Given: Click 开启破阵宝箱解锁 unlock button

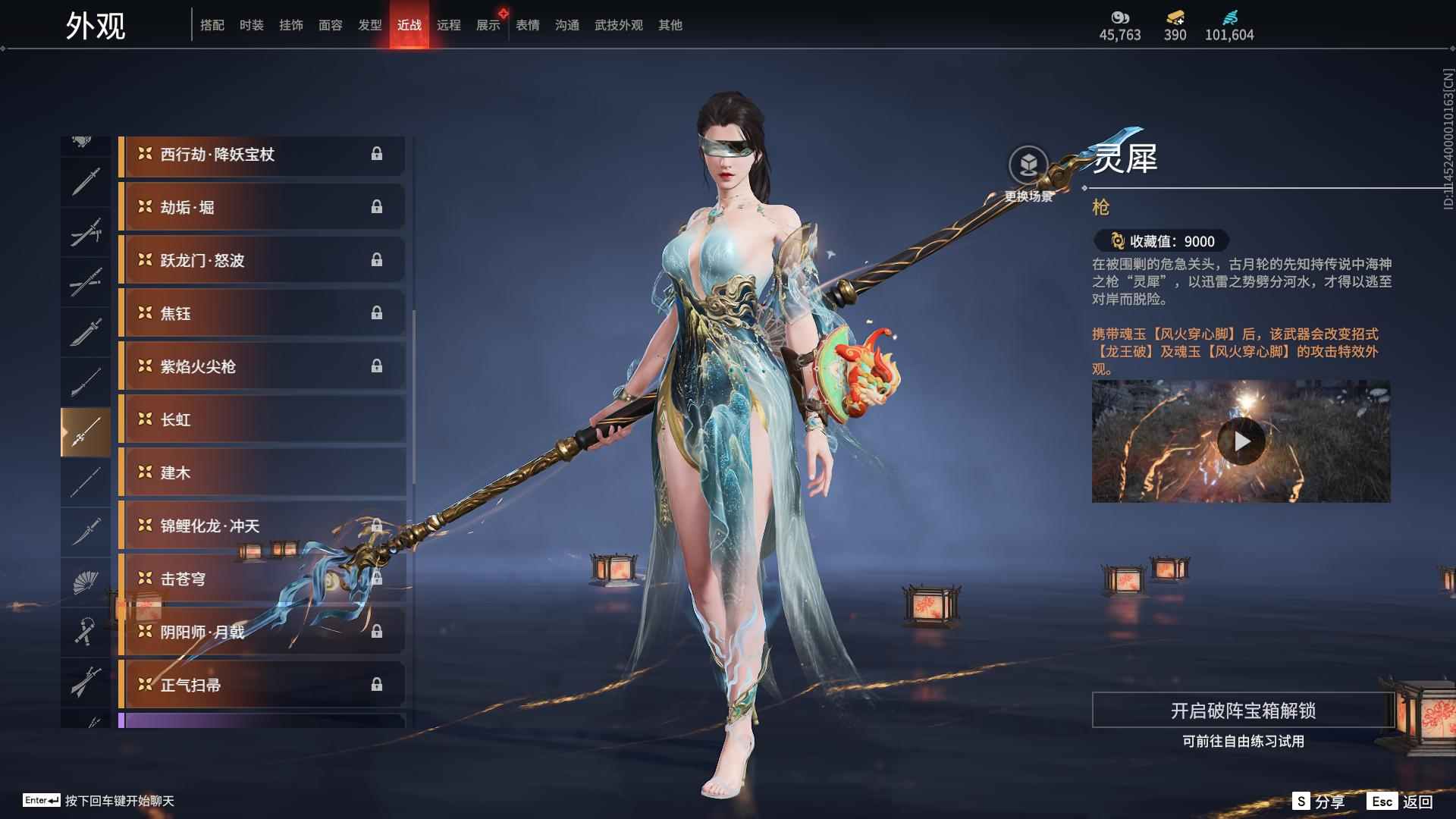Looking at the screenshot, I should (x=1242, y=711).
